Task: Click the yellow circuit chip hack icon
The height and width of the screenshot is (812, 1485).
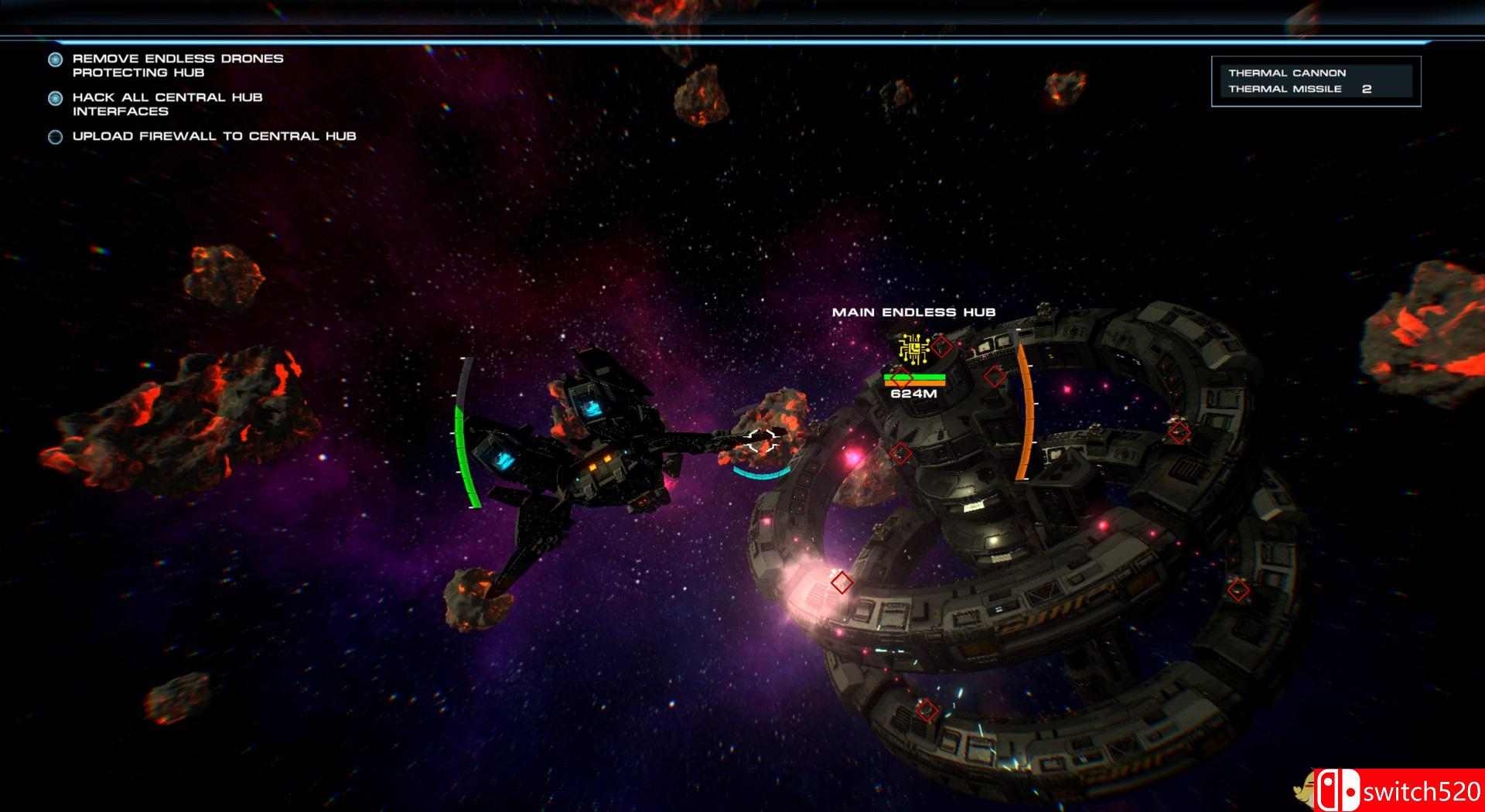Action: (913, 349)
